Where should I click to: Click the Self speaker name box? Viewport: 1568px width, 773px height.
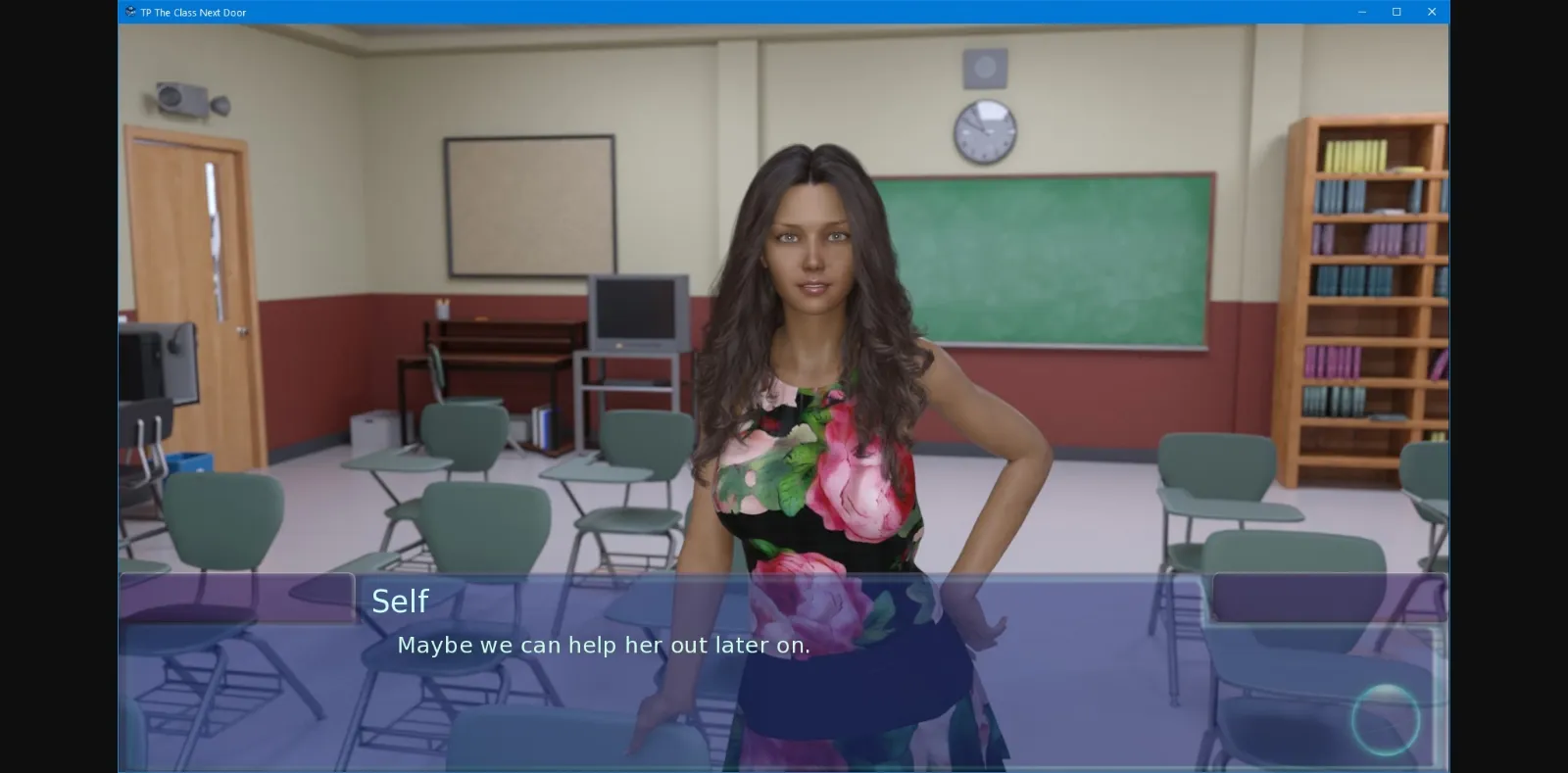(402, 601)
